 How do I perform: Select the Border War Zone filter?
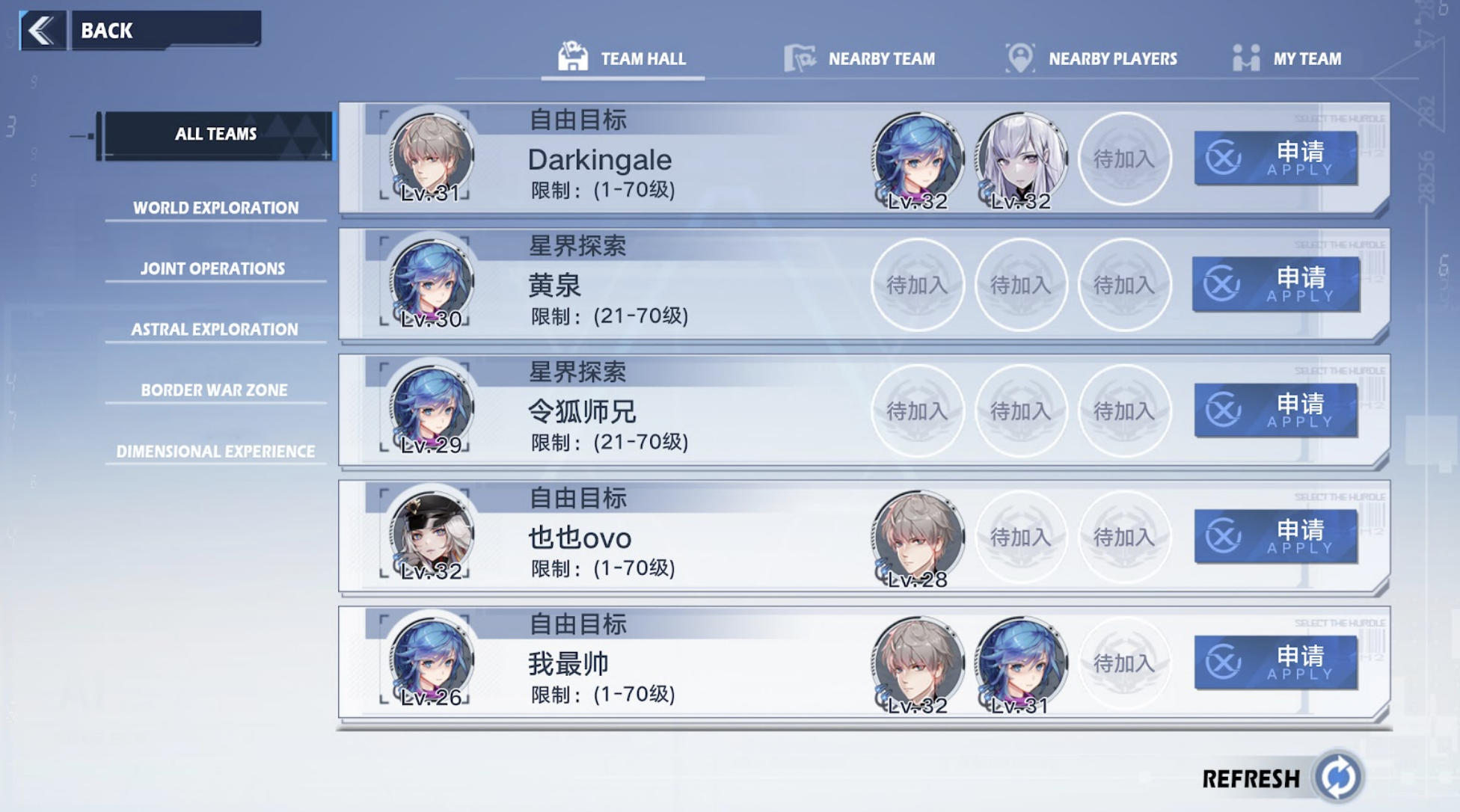click(215, 390)
